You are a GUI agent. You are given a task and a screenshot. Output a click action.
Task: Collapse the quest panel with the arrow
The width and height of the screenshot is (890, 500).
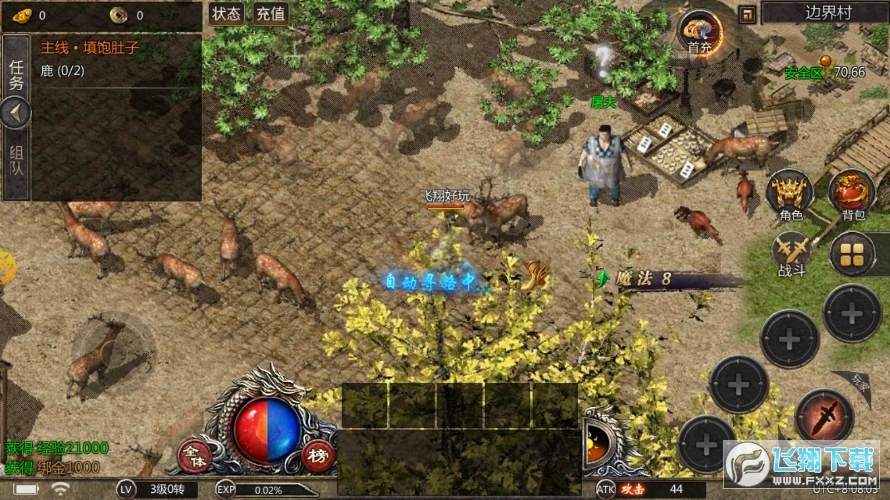pyautogui.click(x=15, y=113)
